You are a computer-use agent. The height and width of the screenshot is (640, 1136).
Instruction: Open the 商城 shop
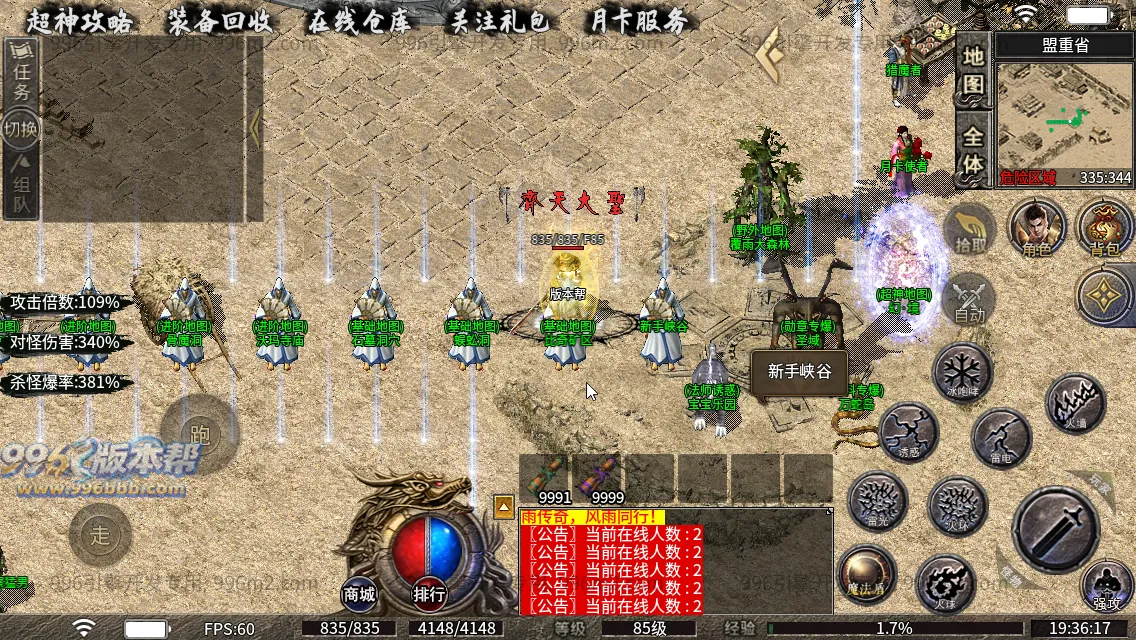click(360, 594)
